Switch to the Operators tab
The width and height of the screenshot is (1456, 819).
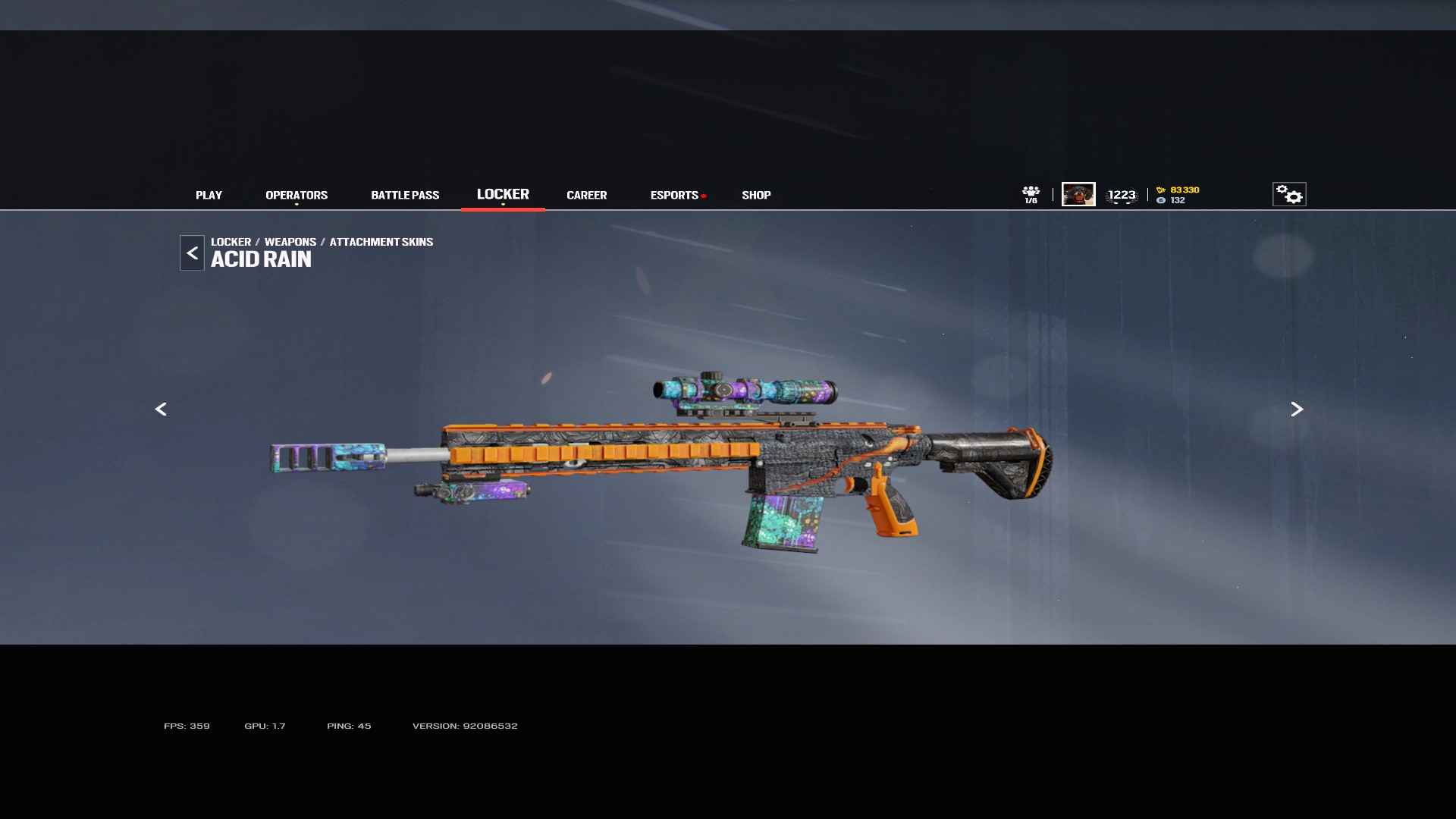(297, 195)
